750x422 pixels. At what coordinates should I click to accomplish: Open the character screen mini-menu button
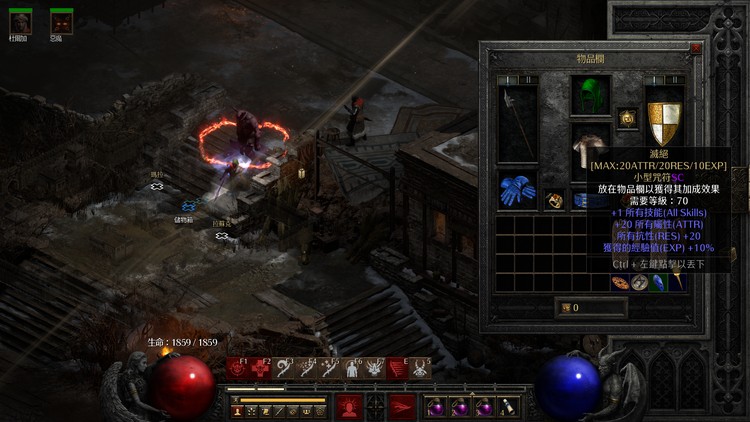pyautogui.click(x=238, y=410)
